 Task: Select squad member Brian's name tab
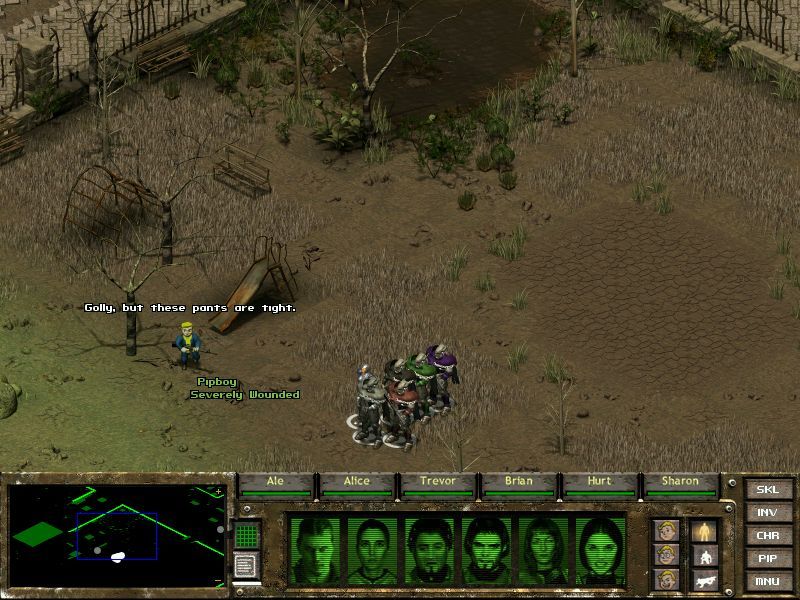pyautogui.click(x=519, y=482)
